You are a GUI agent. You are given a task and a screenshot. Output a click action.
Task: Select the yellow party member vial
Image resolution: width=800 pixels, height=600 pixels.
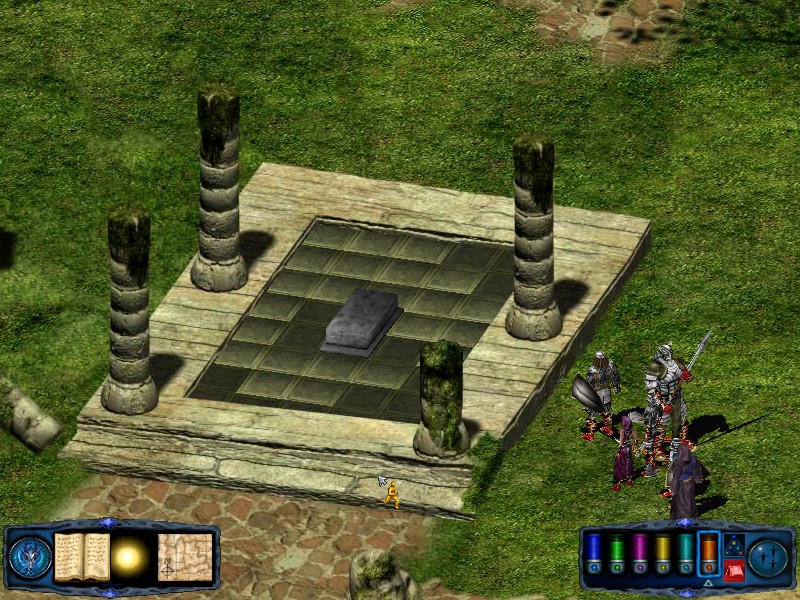[662, 554]
